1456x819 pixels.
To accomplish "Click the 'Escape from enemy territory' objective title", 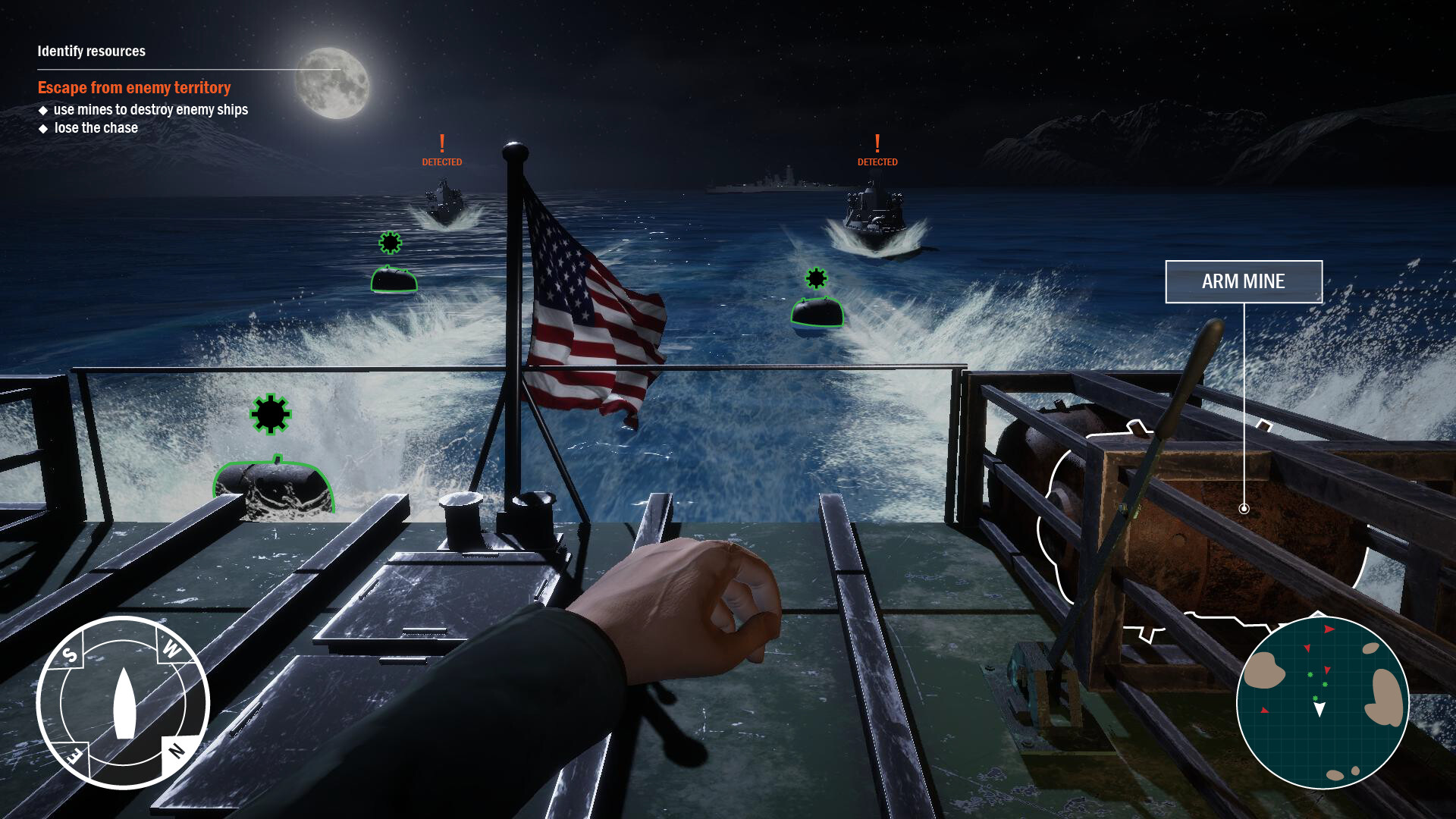I will tap(133, 87).
